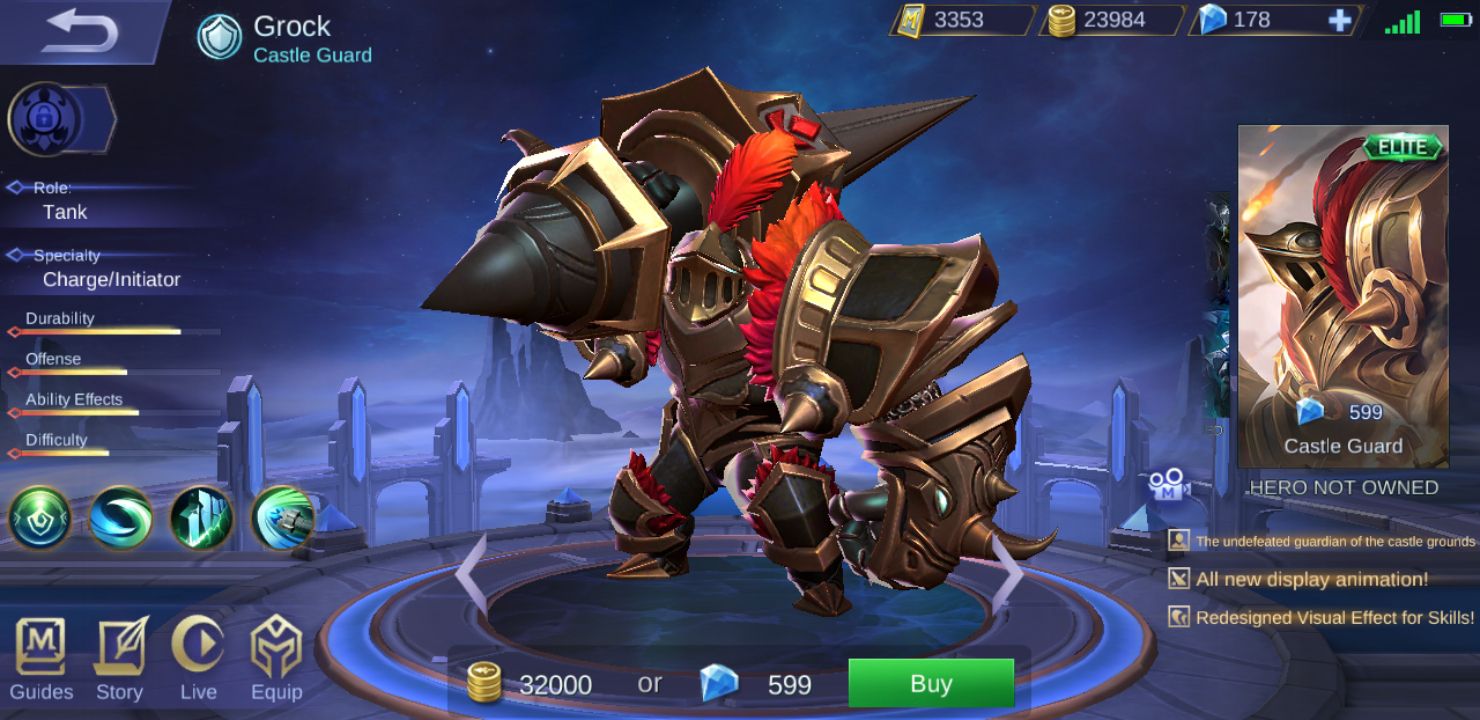Open the Guides section
The image size is (1480, 720).
click(x=42, y=660)
